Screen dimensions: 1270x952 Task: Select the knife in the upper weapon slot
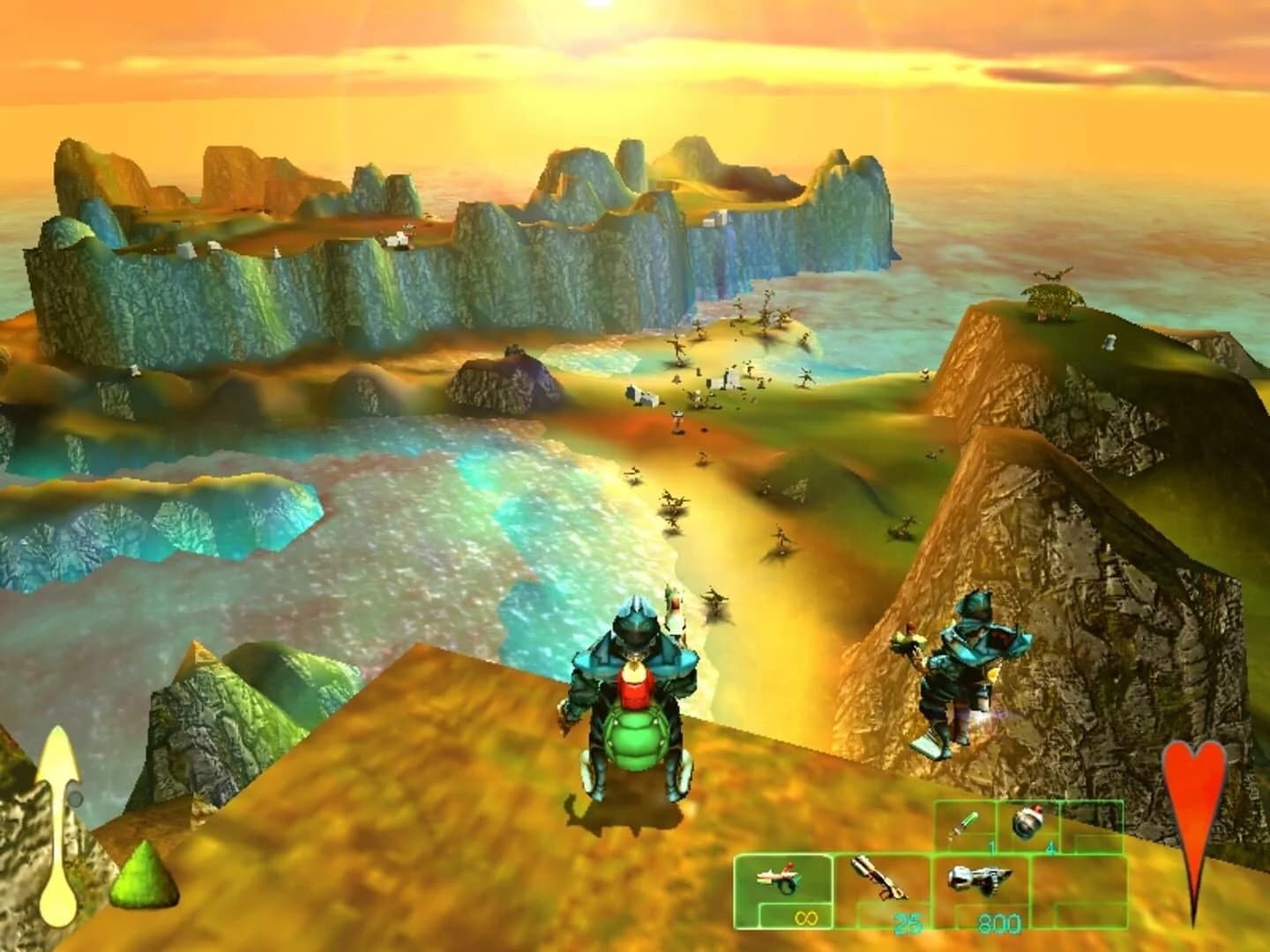(966, 822)
